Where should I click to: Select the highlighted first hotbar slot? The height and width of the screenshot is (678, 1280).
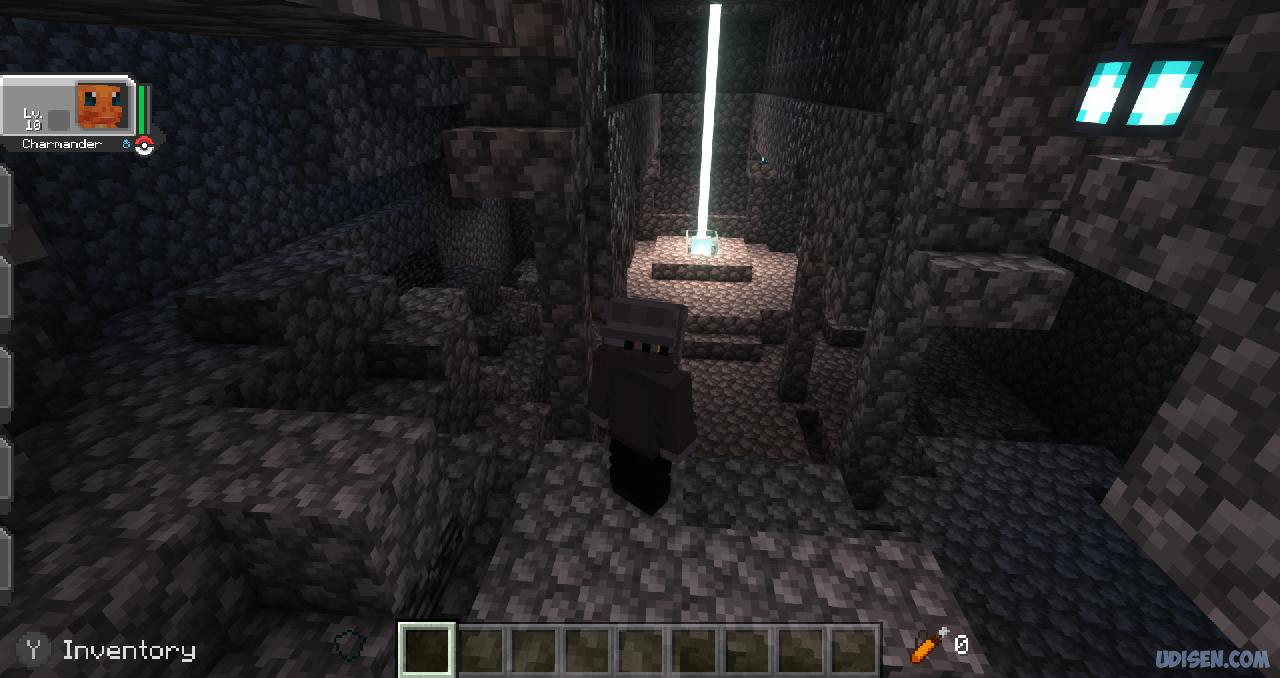[427, 649]
